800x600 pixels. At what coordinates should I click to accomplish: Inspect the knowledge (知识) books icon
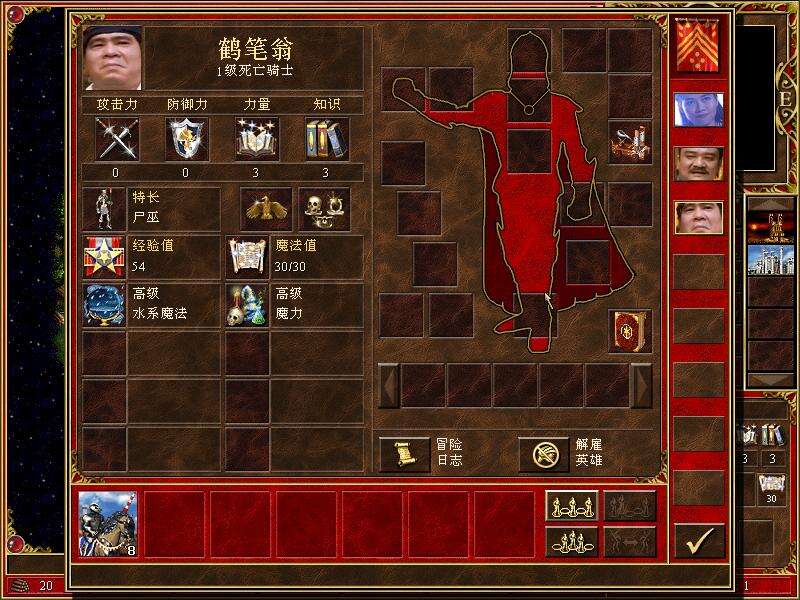point(326,139)
